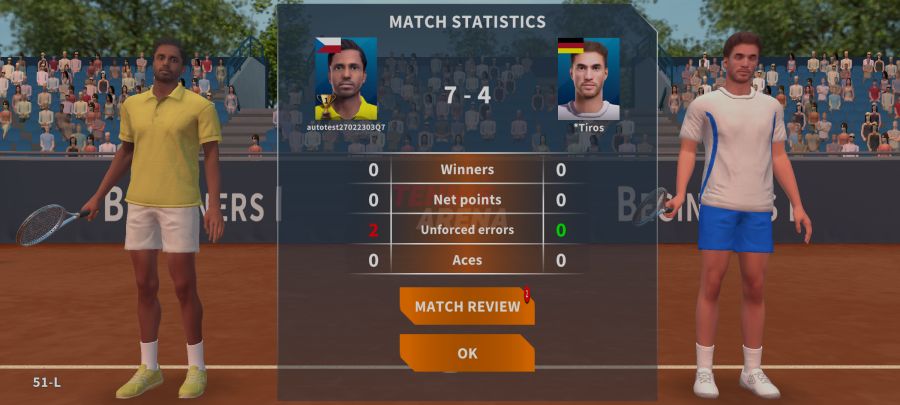Select Tiros opponent portrait
This screenshot has width=900, height=405.
point(588,79)
